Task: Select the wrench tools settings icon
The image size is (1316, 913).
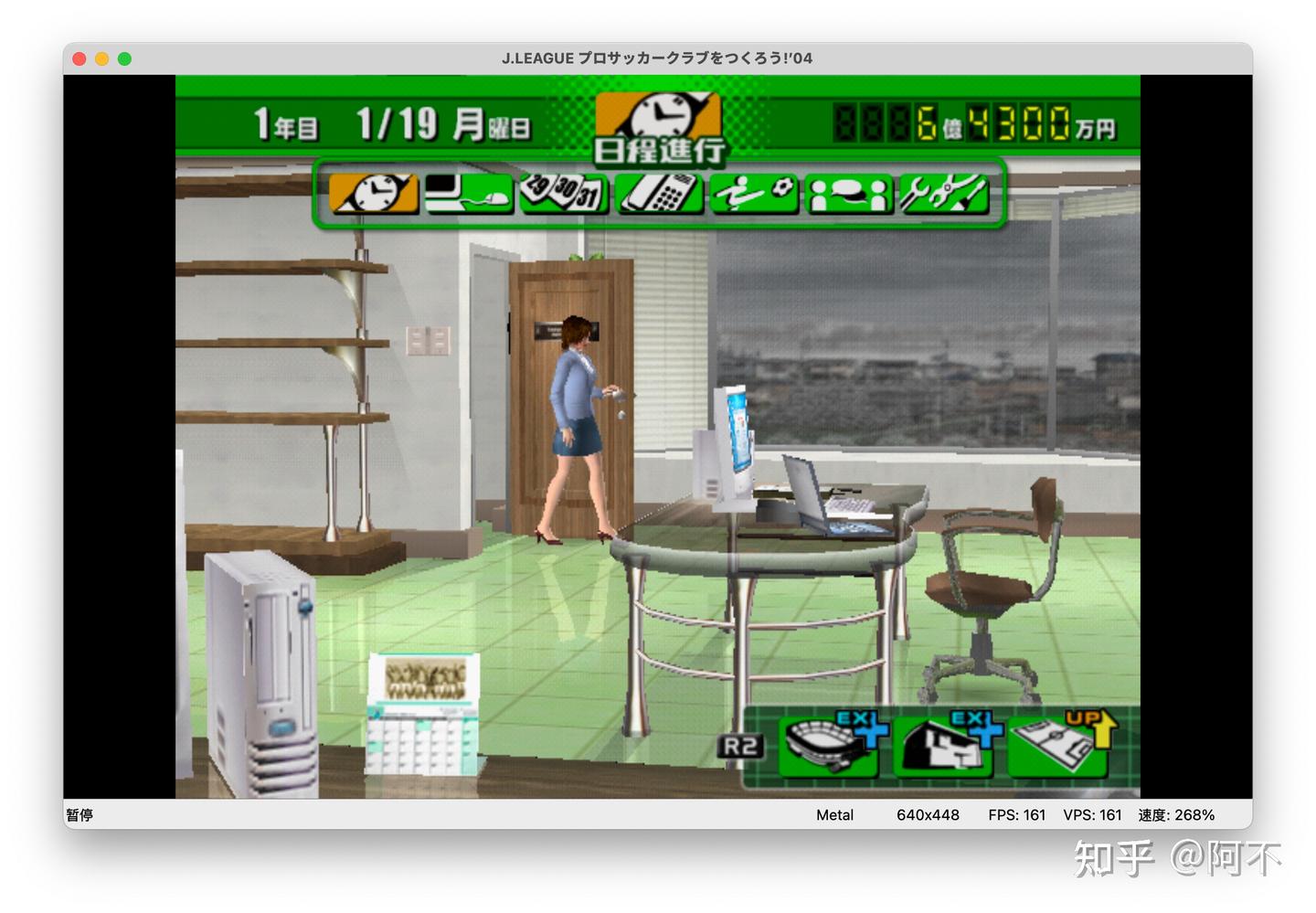Action: click(x=944, y=193)
